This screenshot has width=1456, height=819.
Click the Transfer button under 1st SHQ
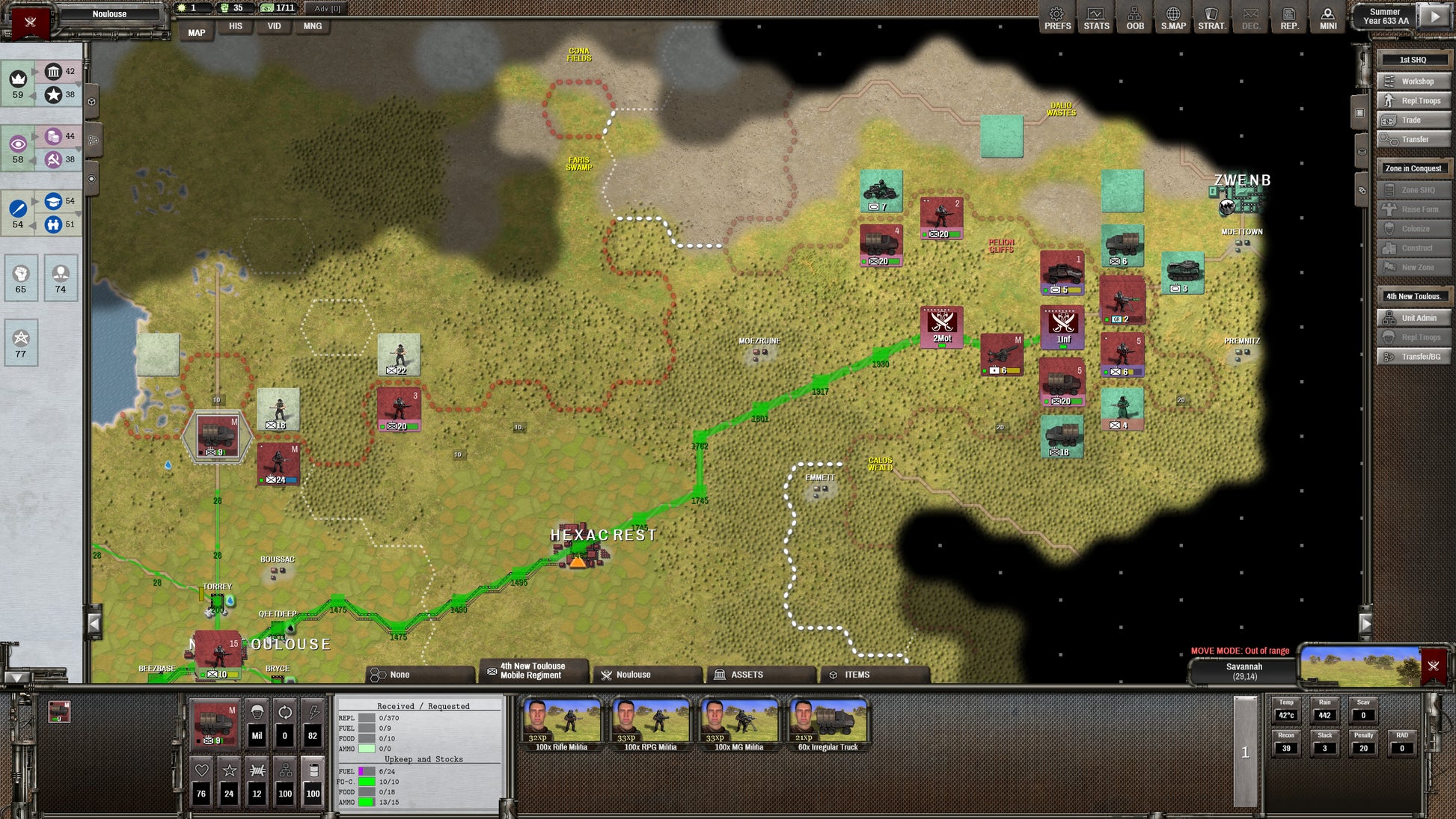coord(1413,140)
